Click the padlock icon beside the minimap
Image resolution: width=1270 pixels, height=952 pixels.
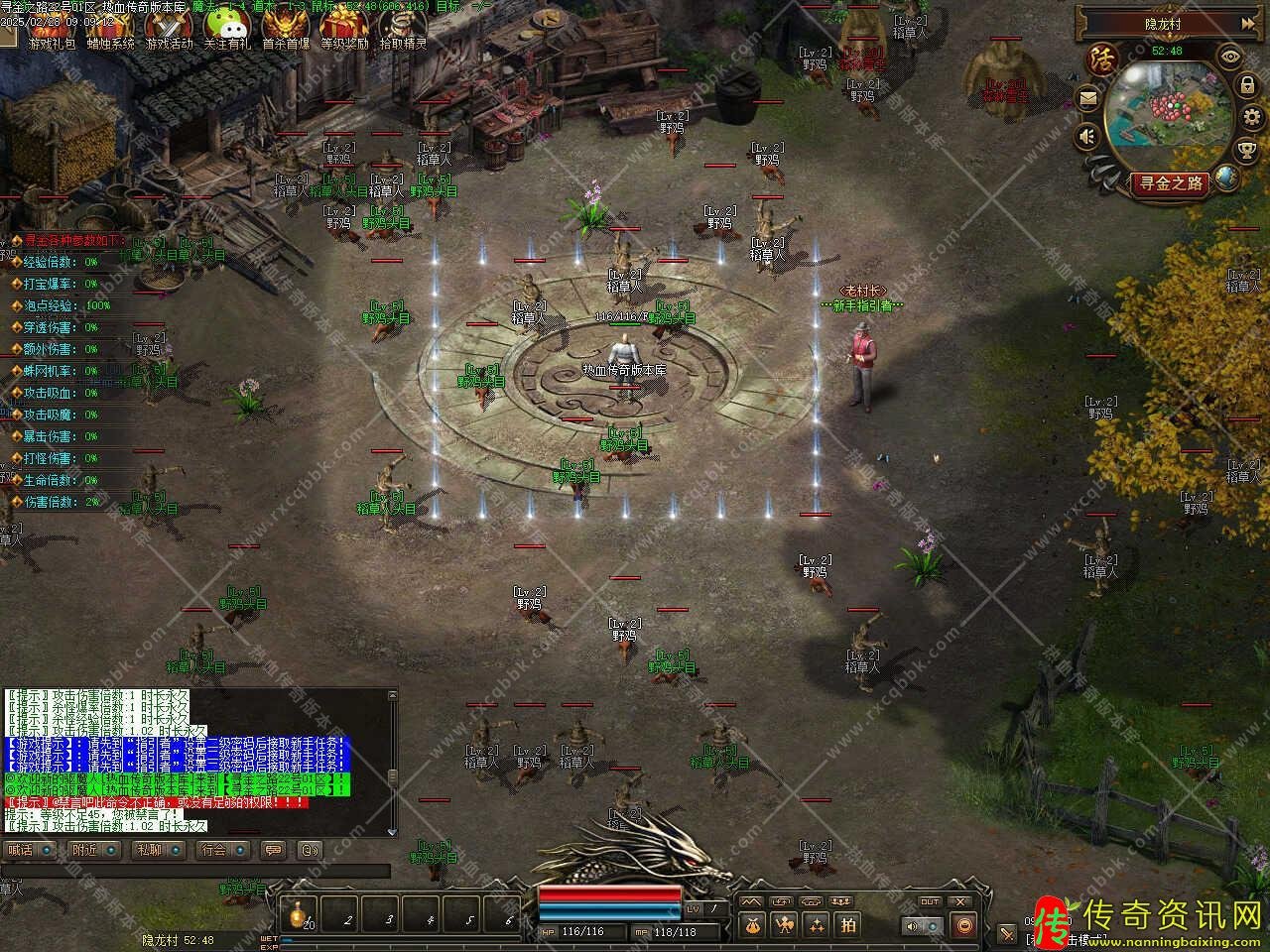(1247, 86)
